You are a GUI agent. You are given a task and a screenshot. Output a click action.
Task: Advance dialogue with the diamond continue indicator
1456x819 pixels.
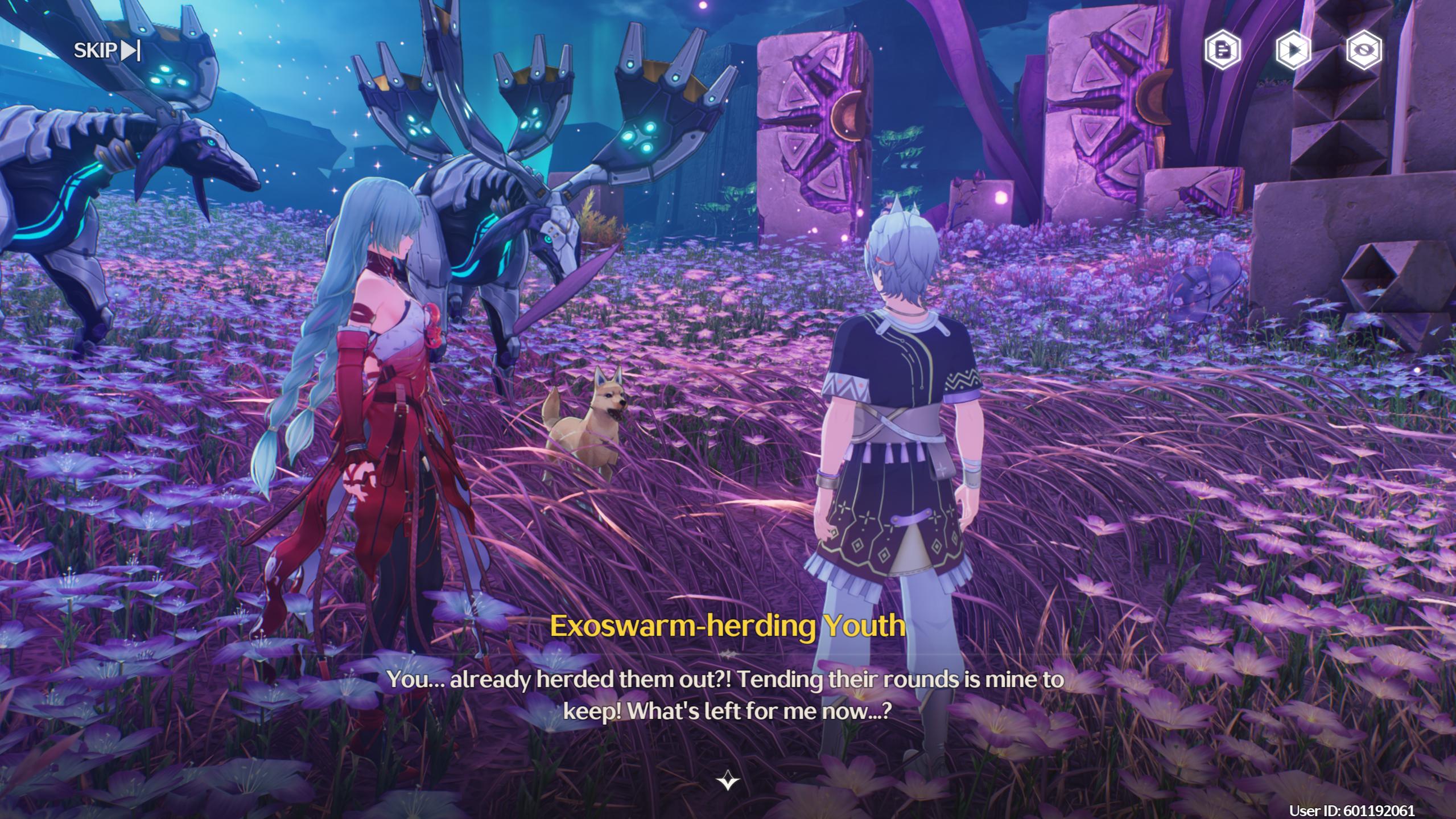(728, 780)
